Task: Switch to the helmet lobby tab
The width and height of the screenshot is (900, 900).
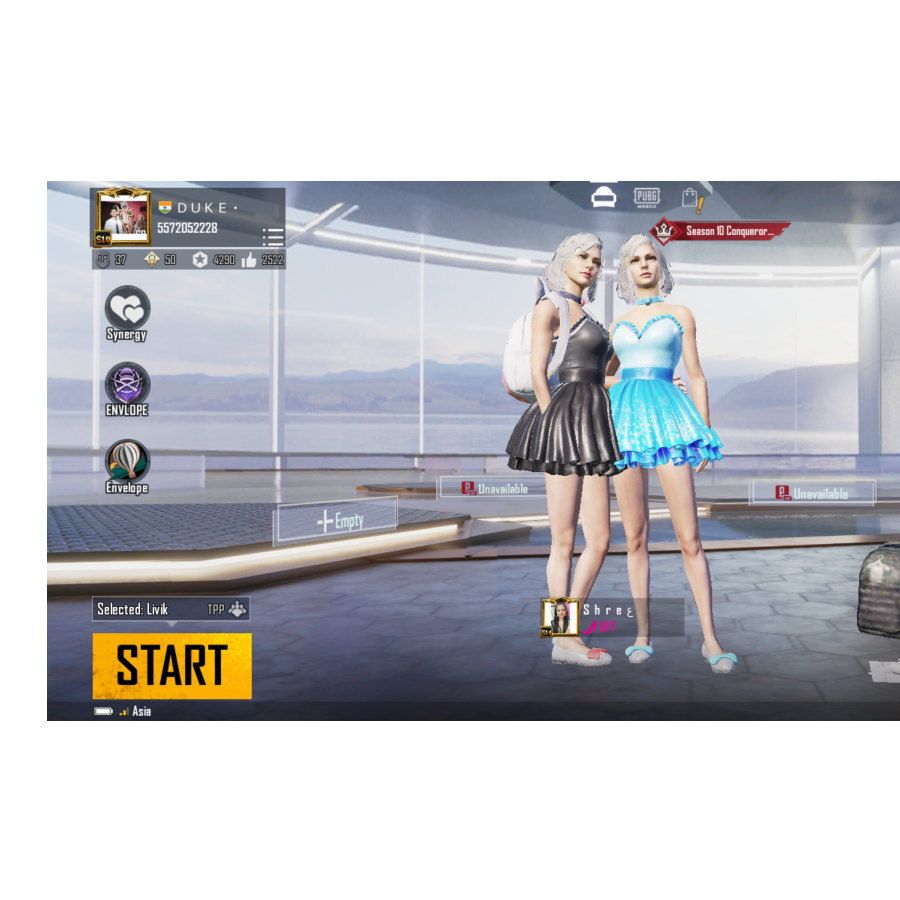Action: [603, 198]
